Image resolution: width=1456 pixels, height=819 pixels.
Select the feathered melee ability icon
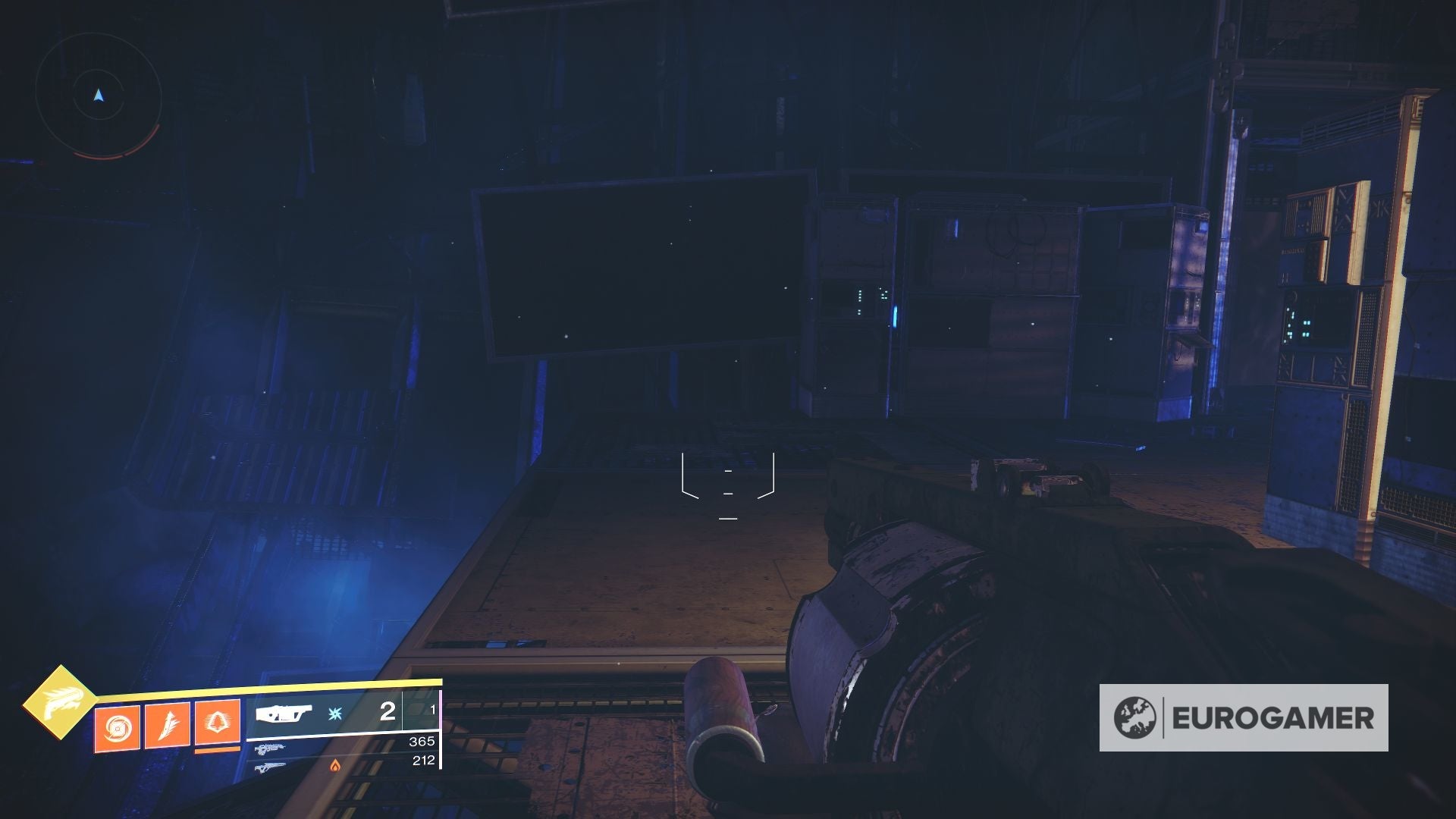(167, 725)
